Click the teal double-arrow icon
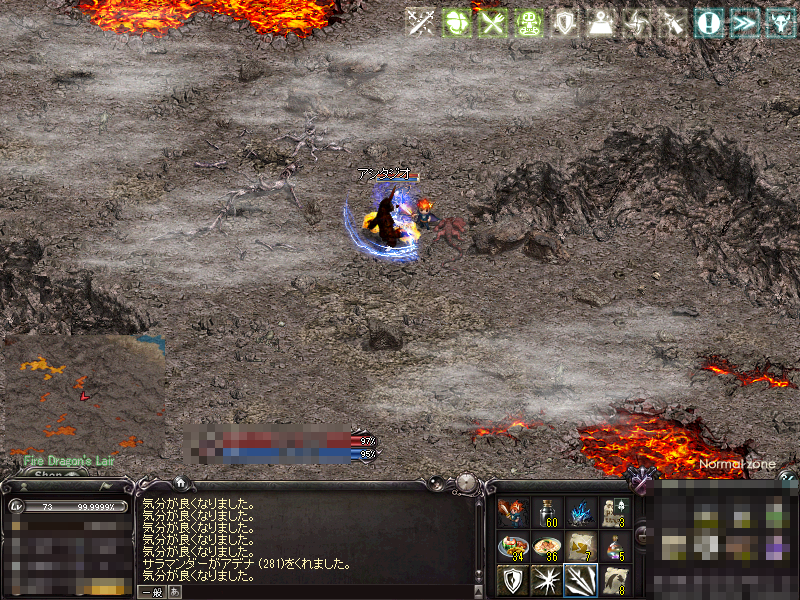 744,23
